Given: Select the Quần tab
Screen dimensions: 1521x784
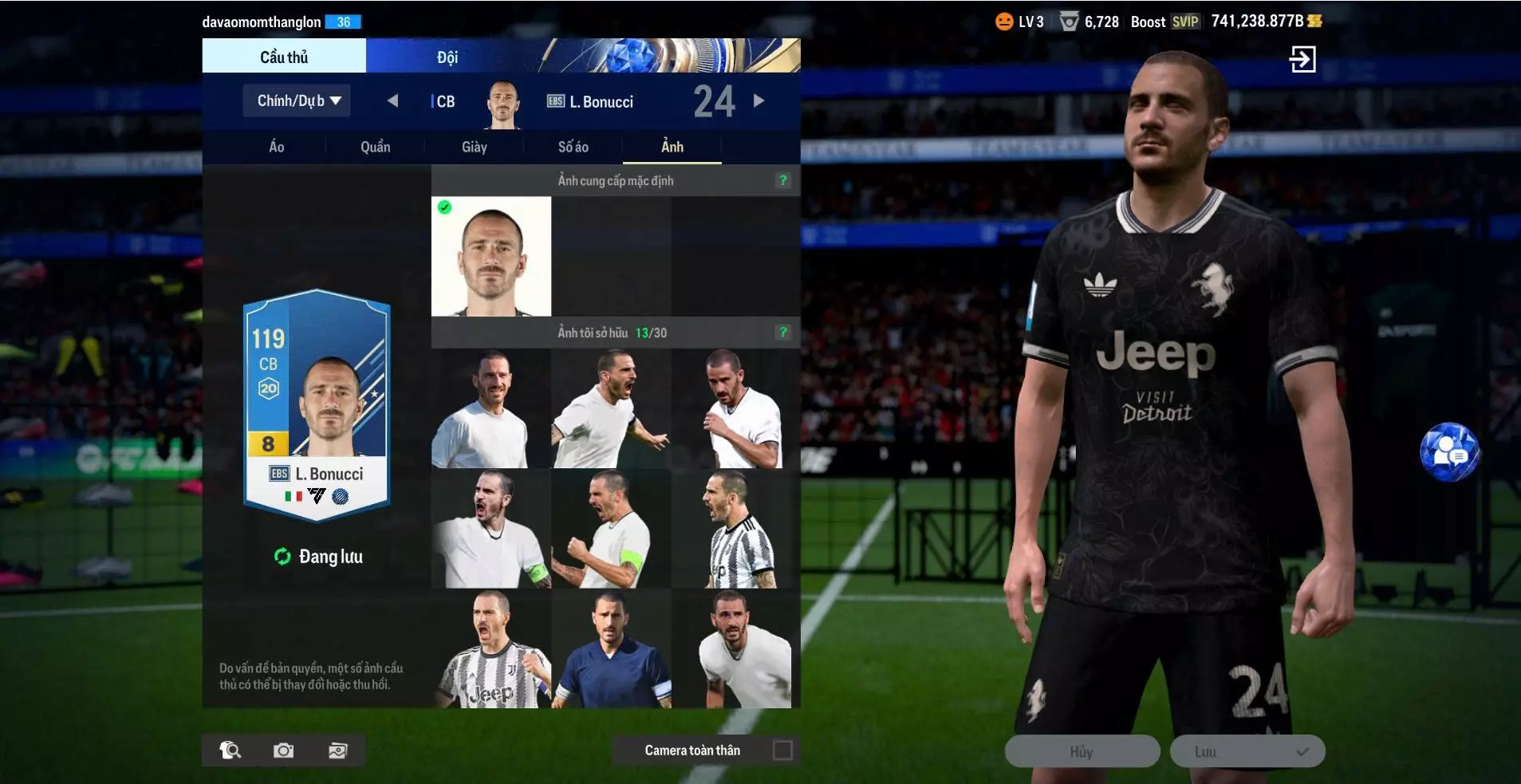Looking at the screenshot, I should (x=375, y=147).
